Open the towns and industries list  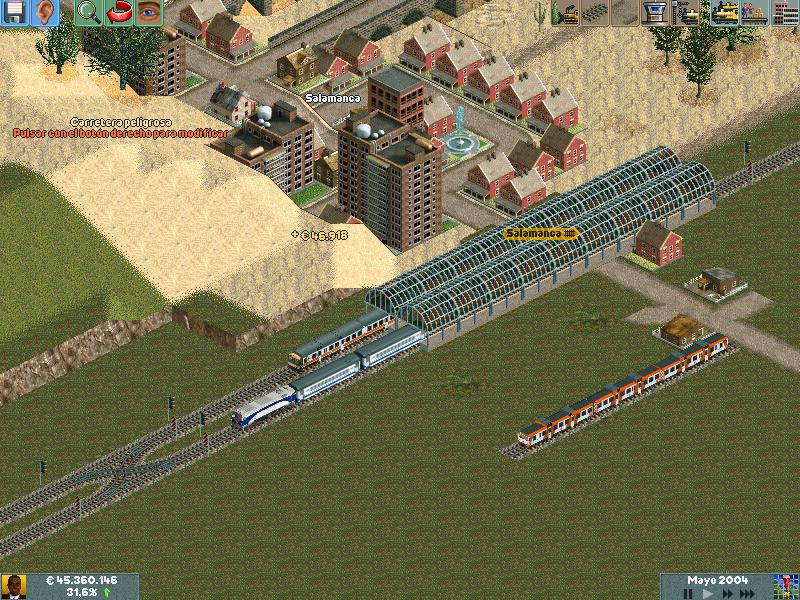(x=784, y=13)
